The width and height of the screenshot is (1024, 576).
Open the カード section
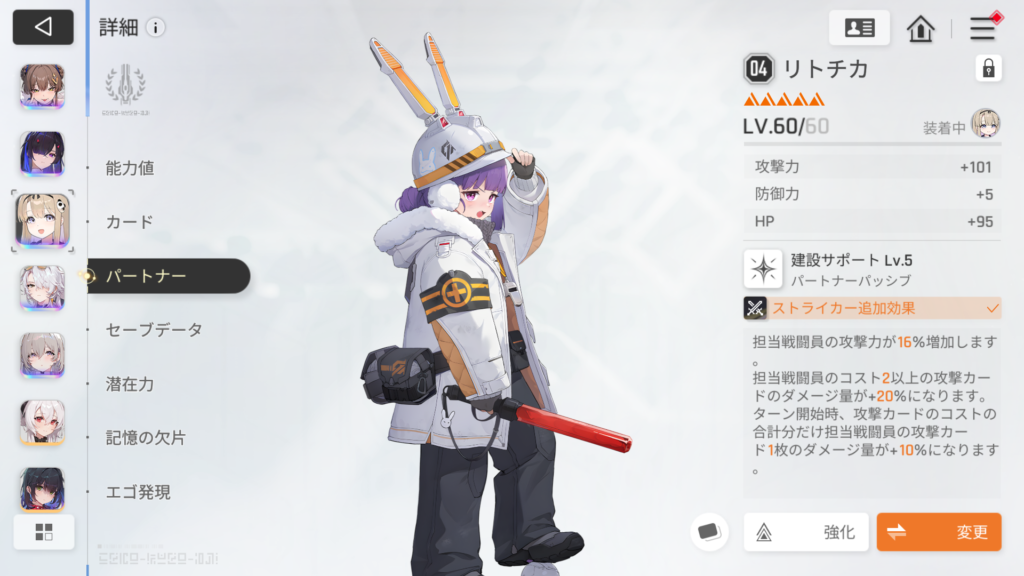[130, 222]
